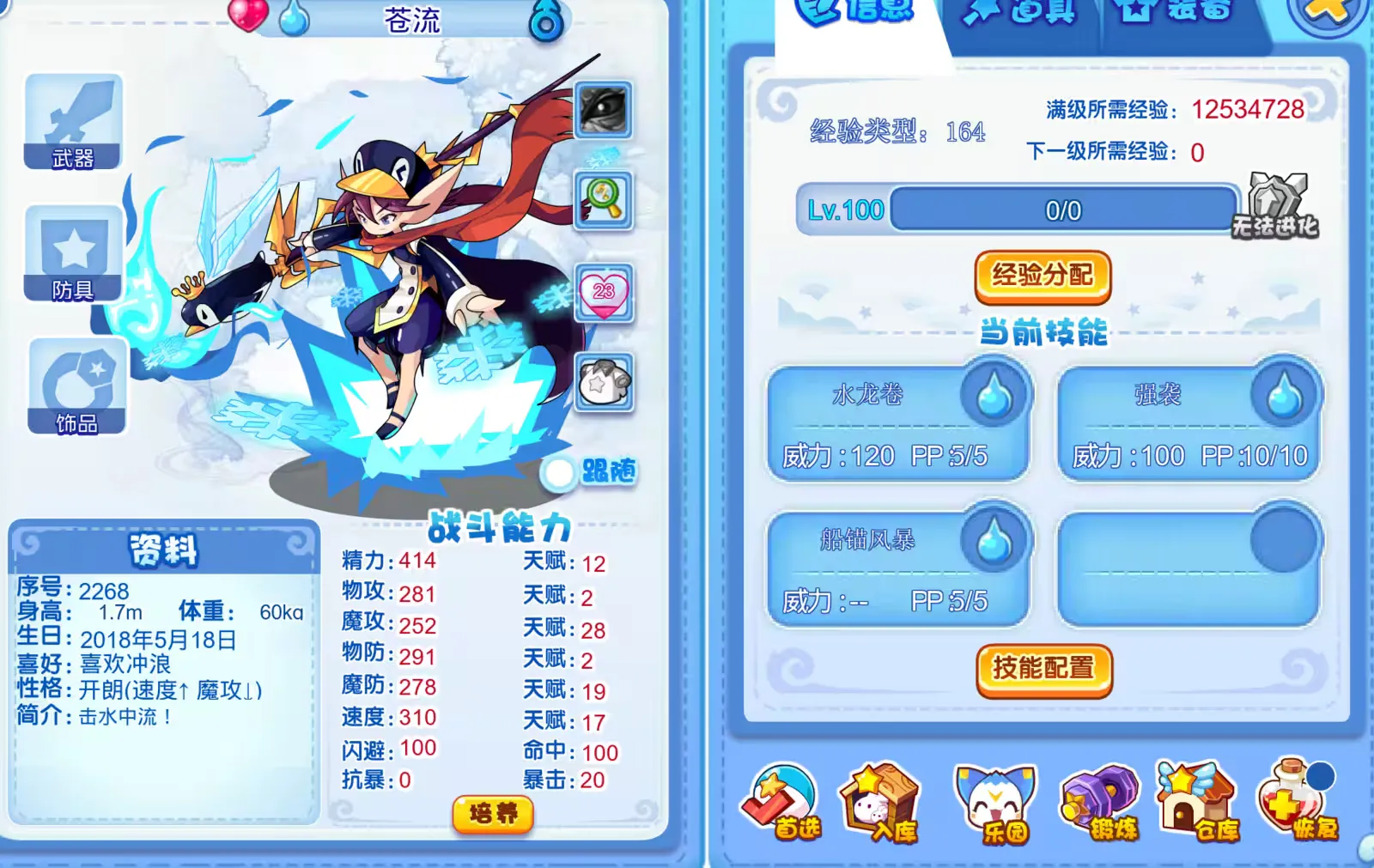Open the 锻炼 training button
This screenshot has height=868, width=1374.
[1102, 803]
